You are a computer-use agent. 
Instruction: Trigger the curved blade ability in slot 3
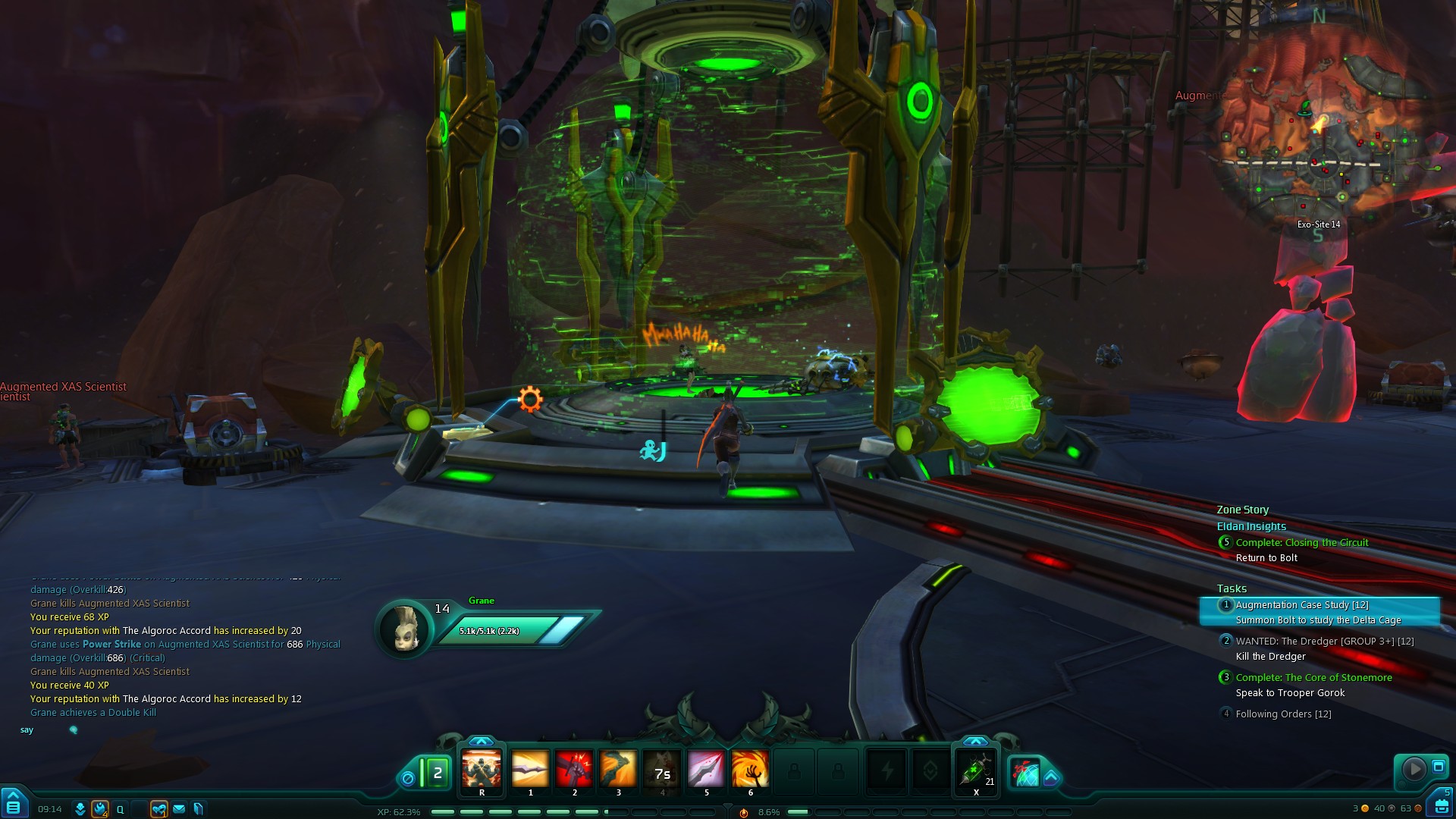click(x=618, y=770)
